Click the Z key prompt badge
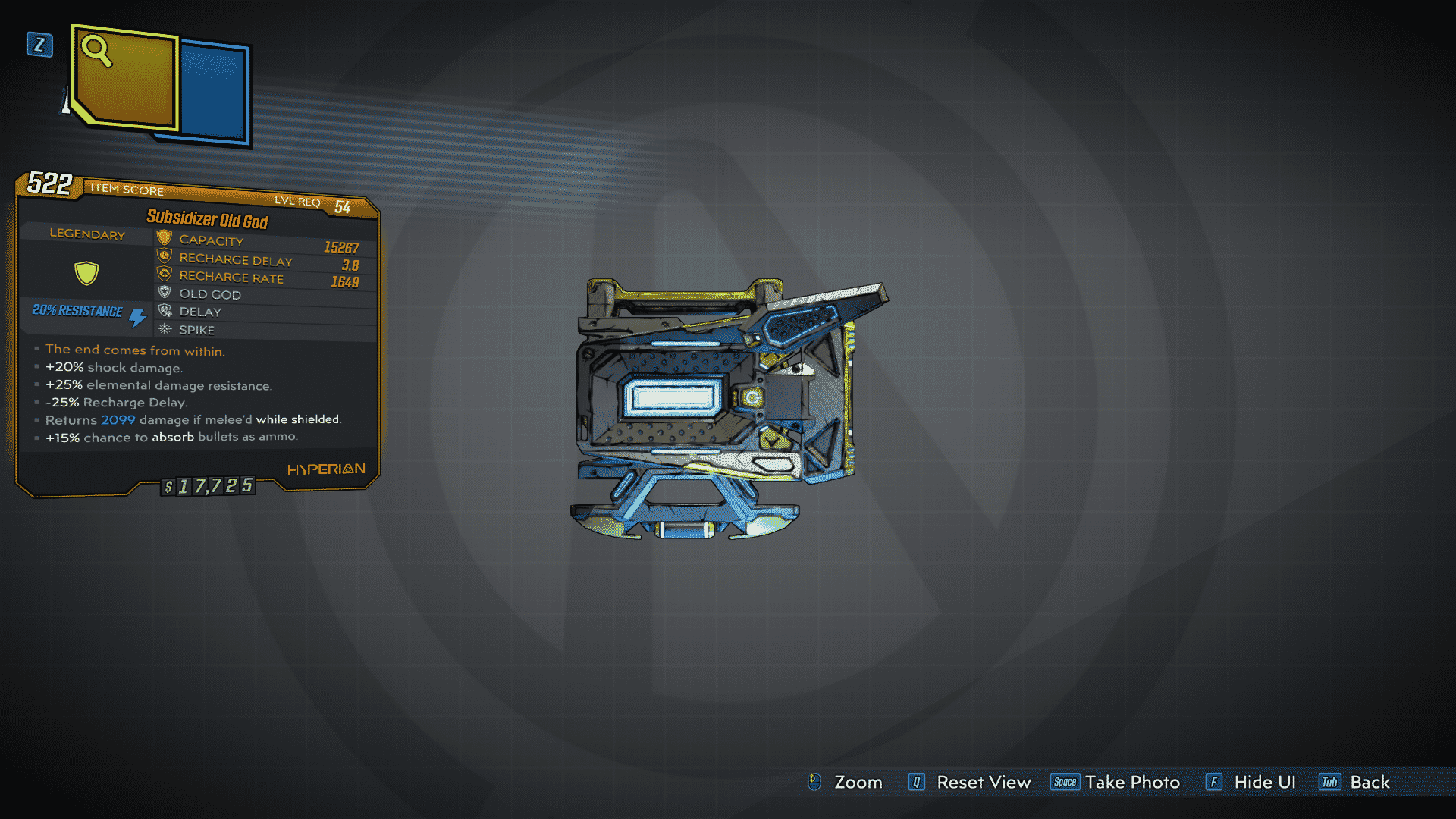 click(x=39, y=45)
